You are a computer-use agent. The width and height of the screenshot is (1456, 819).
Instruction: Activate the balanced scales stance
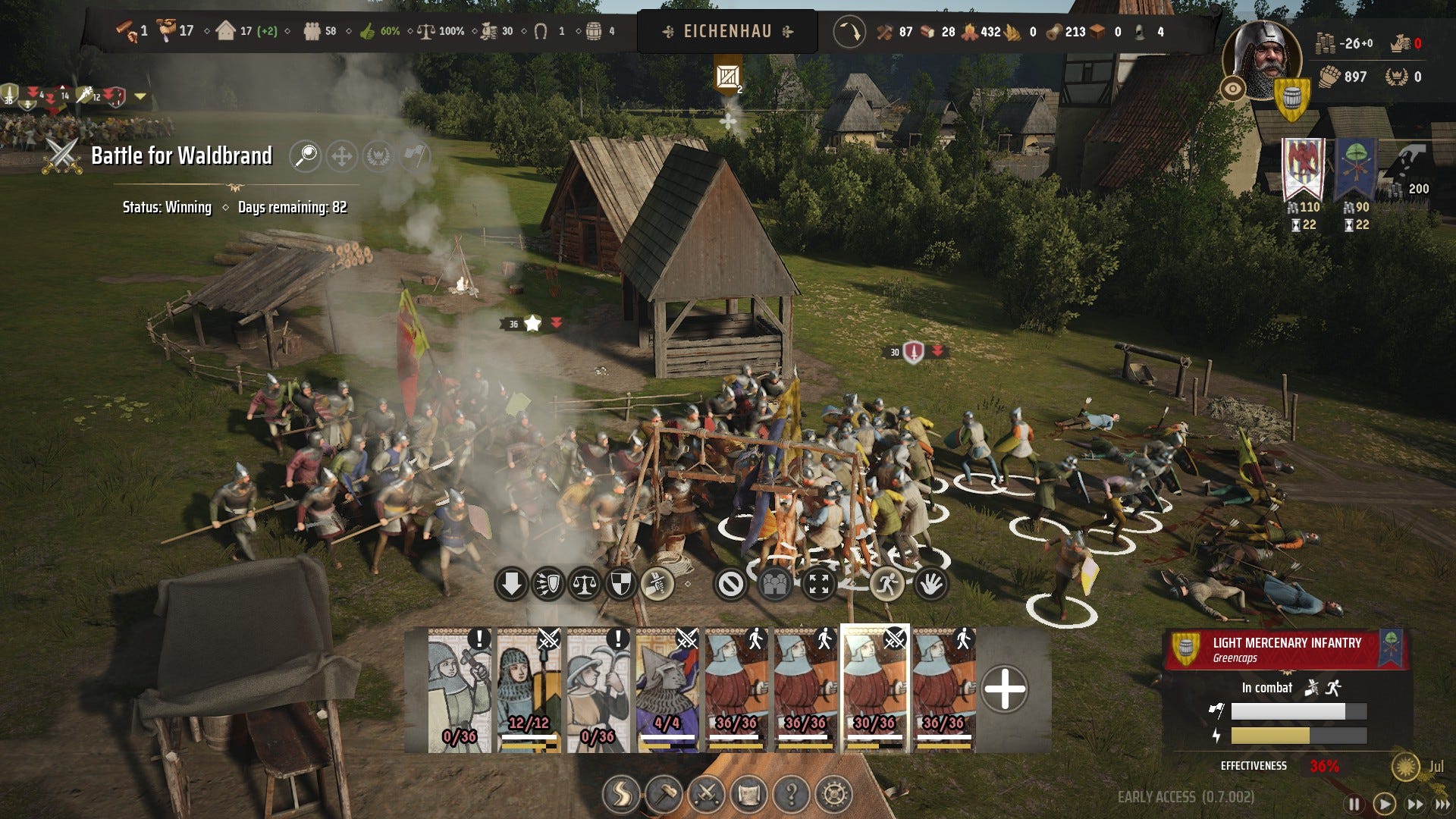(x=585, y=585)
